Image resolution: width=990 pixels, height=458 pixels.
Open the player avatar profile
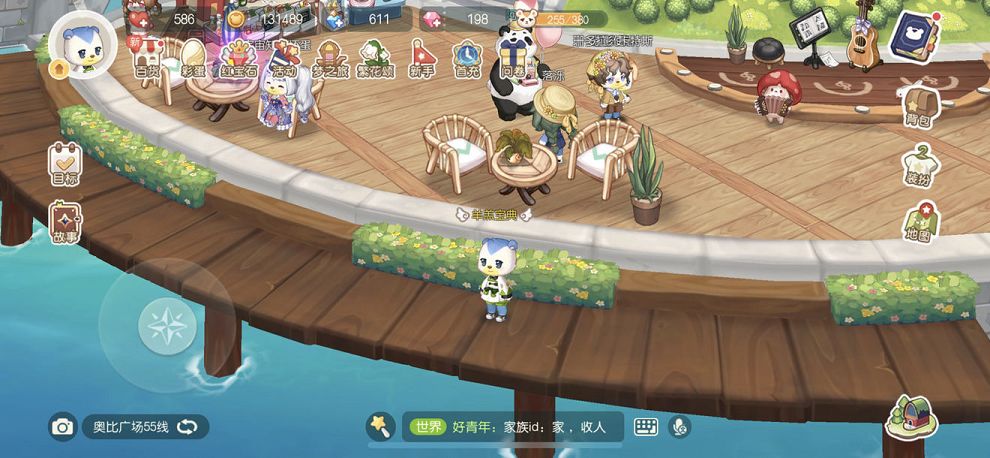tap(82, 45)
